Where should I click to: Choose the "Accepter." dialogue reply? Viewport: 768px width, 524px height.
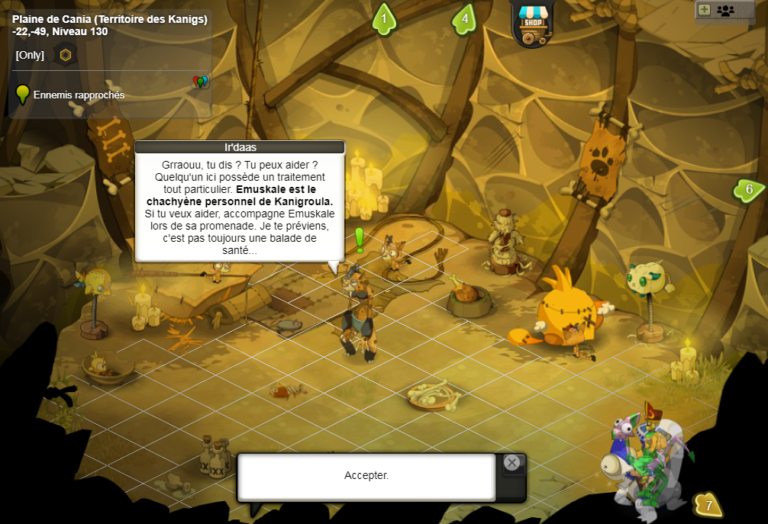pos(366,476)
